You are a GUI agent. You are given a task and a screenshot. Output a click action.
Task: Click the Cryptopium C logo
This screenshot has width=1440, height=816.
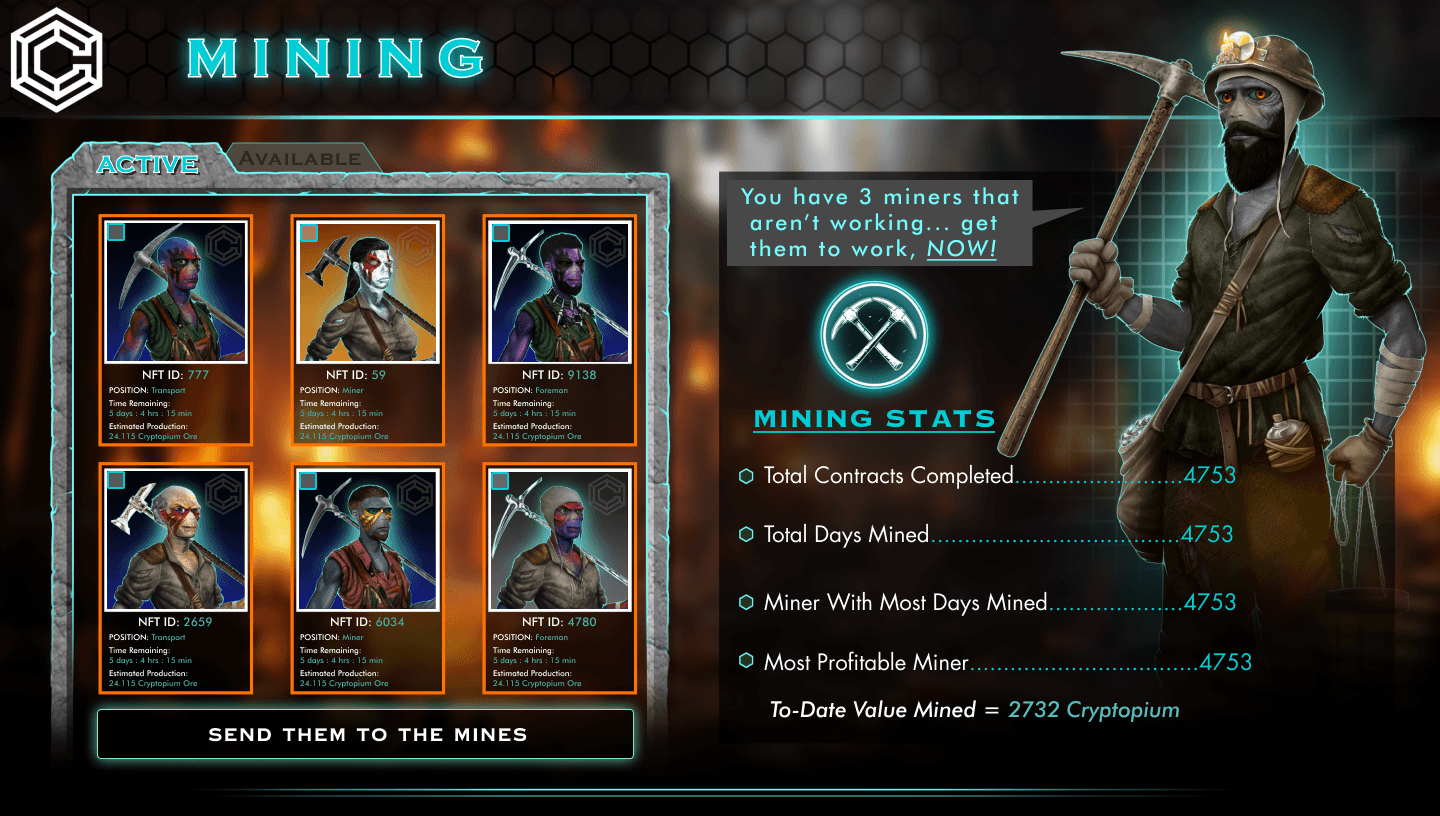click(55, 60)
